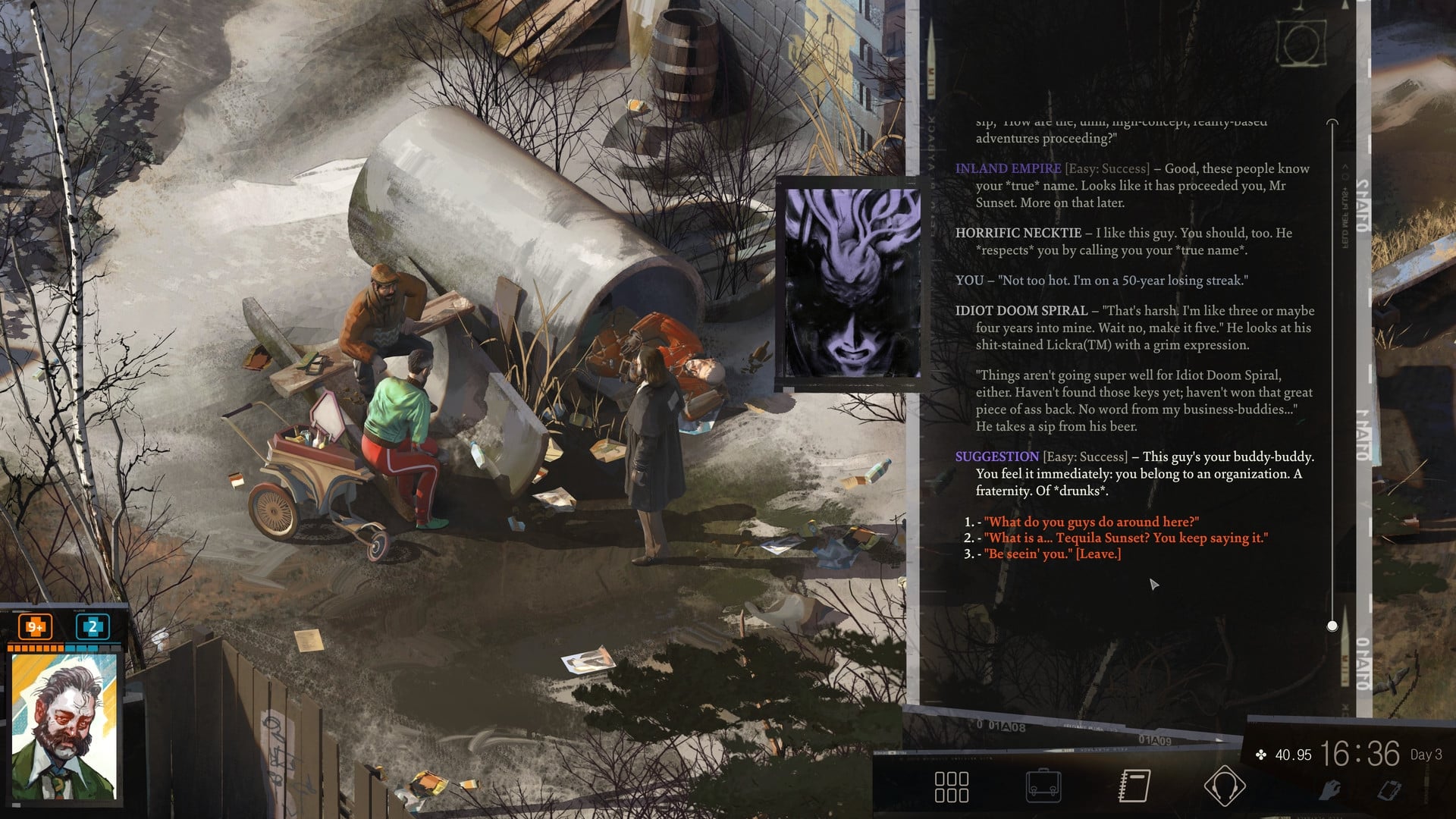The height and width of the screenshot is (819, 1456).
Task: Click the orange health plus icon
Action: (33, 628)
